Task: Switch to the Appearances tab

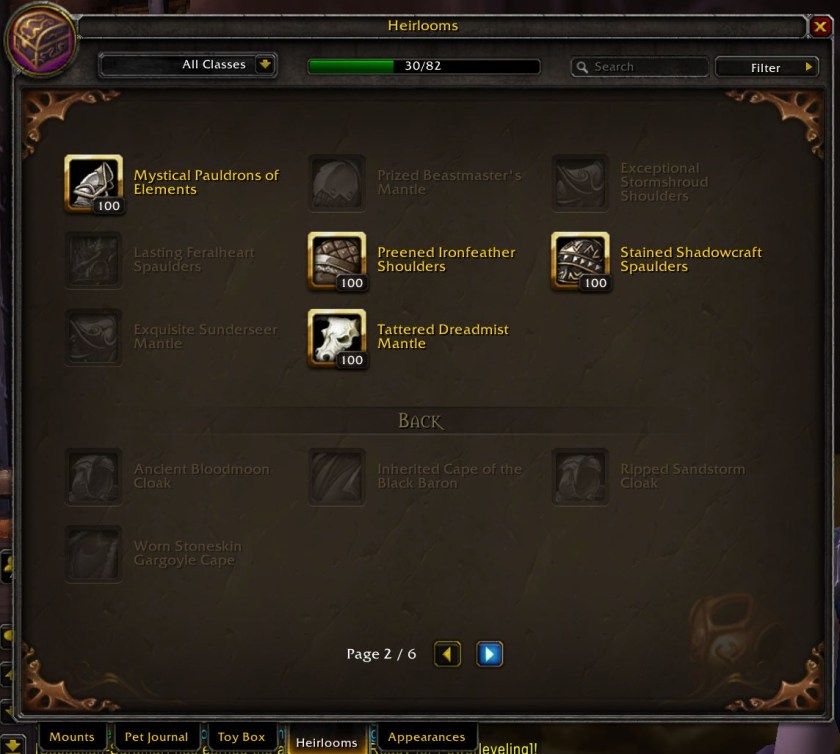Action: (x=427, y=738)
